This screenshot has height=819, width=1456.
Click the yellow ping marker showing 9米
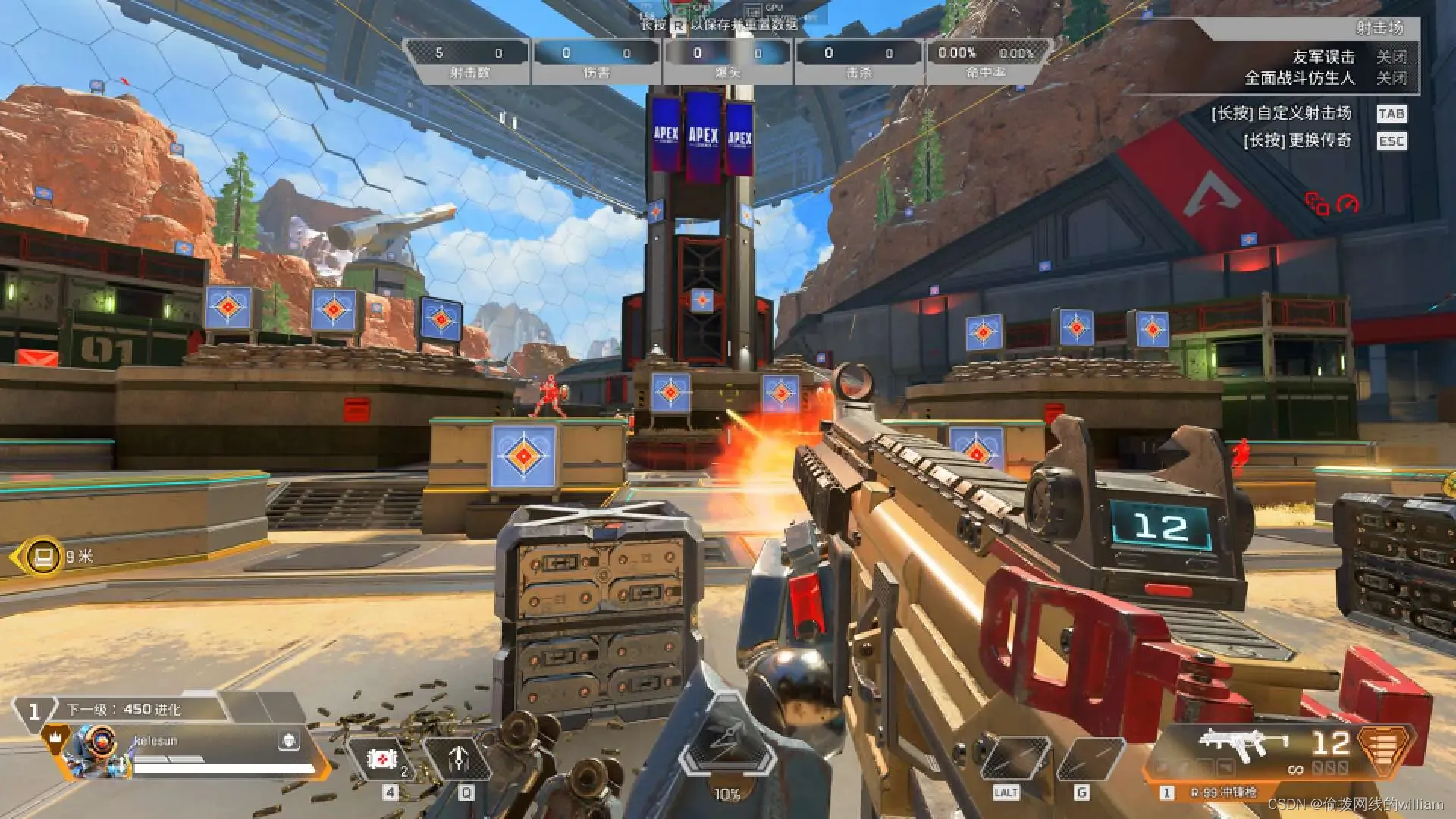point(43,557)
